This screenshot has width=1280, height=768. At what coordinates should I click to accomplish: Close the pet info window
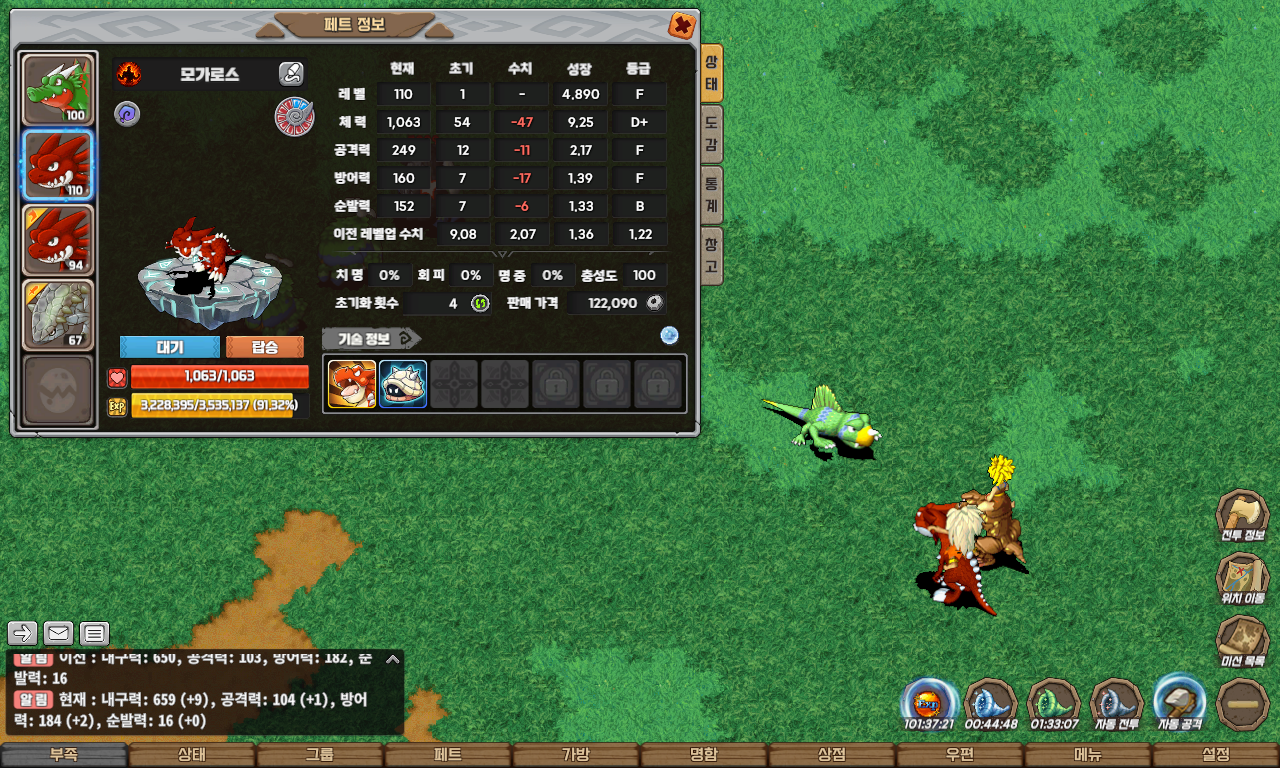point(682,25)
